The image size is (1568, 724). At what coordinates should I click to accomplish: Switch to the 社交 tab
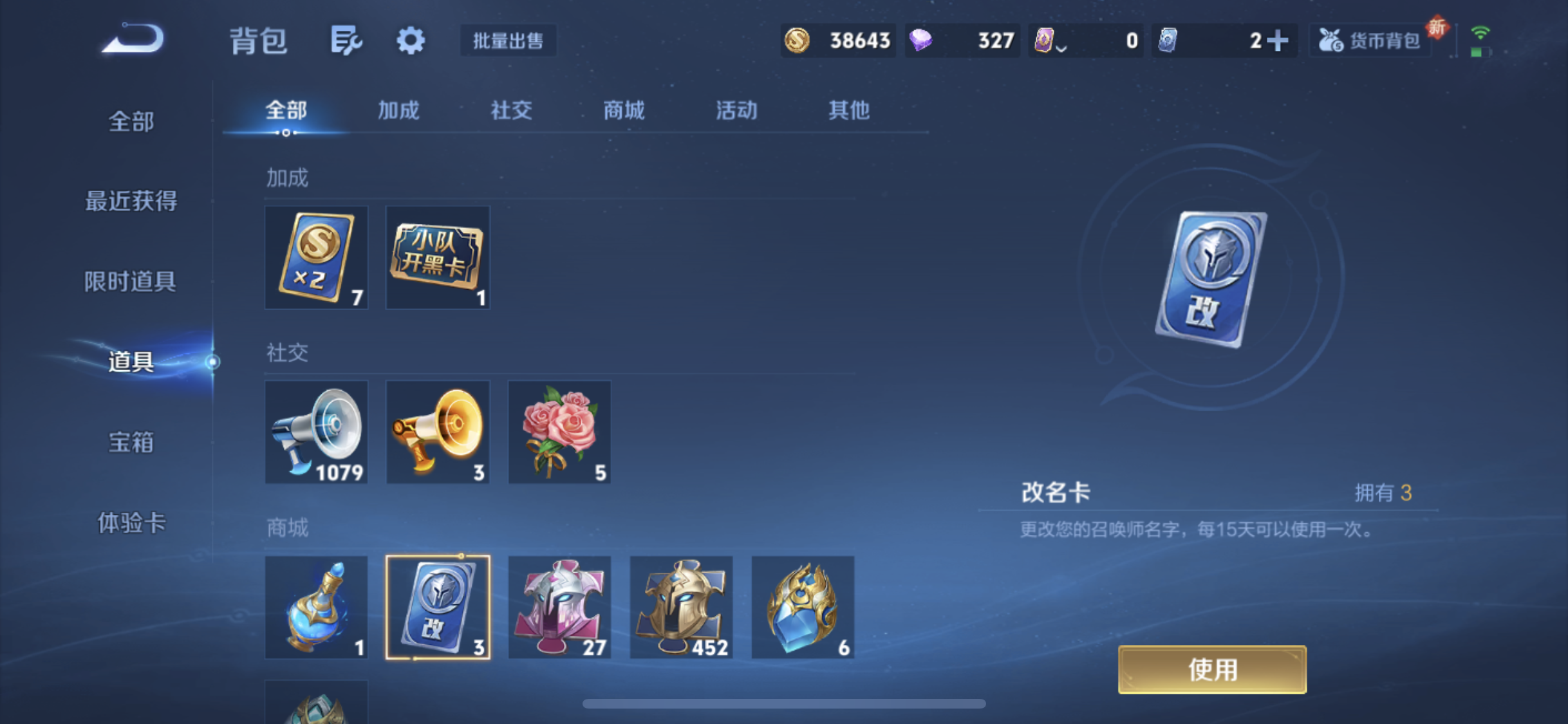click(510, 111)
